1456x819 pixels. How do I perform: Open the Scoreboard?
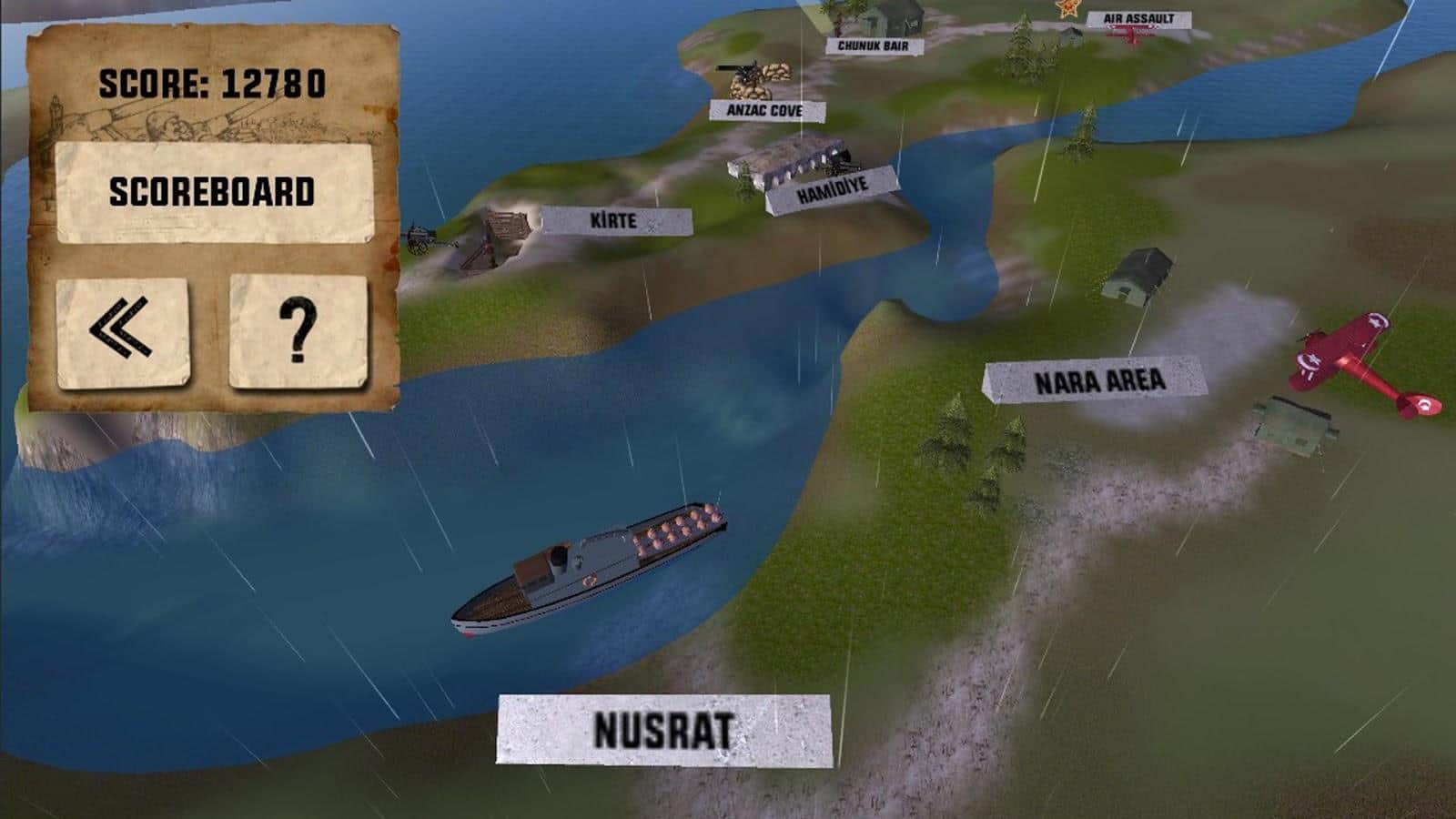[214, 192]
